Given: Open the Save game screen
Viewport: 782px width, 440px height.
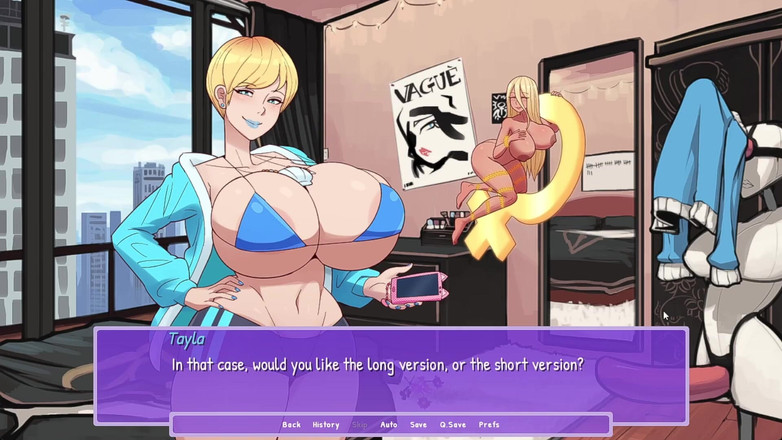Looking at the screenshot, I should coord(418,425).
